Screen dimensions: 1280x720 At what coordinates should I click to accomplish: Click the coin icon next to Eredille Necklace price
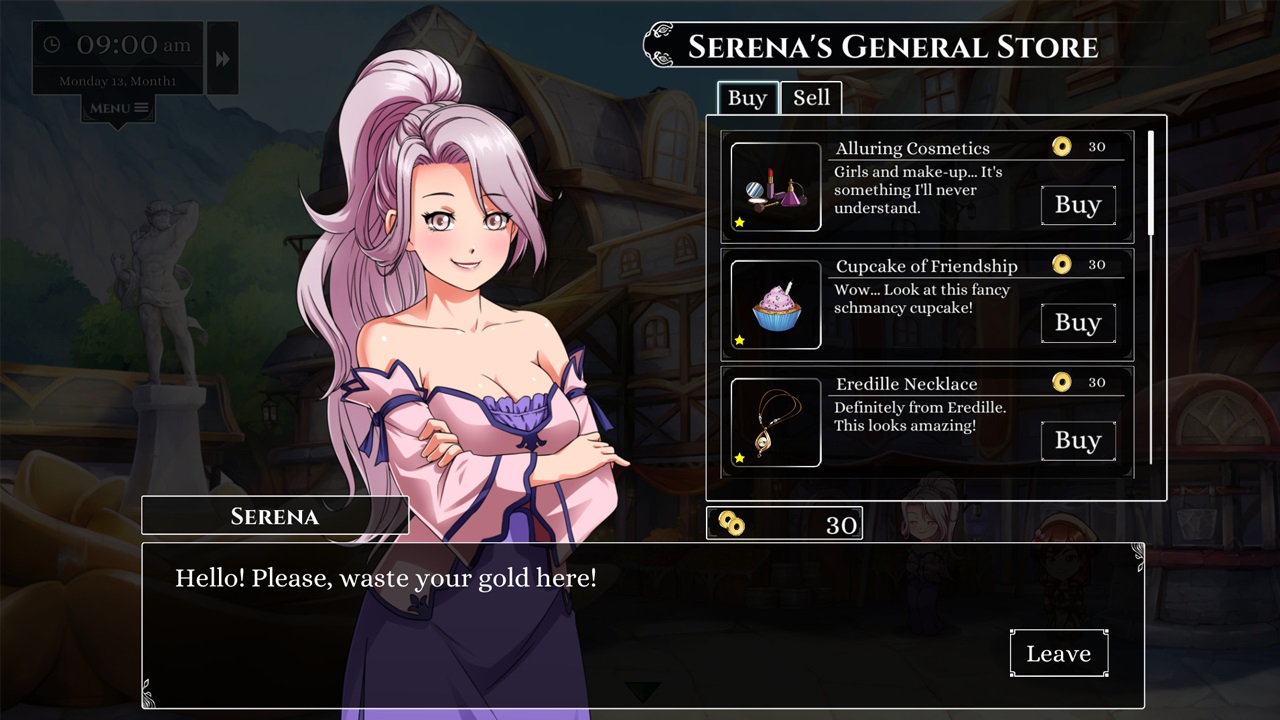click(x=1062, y=382)
